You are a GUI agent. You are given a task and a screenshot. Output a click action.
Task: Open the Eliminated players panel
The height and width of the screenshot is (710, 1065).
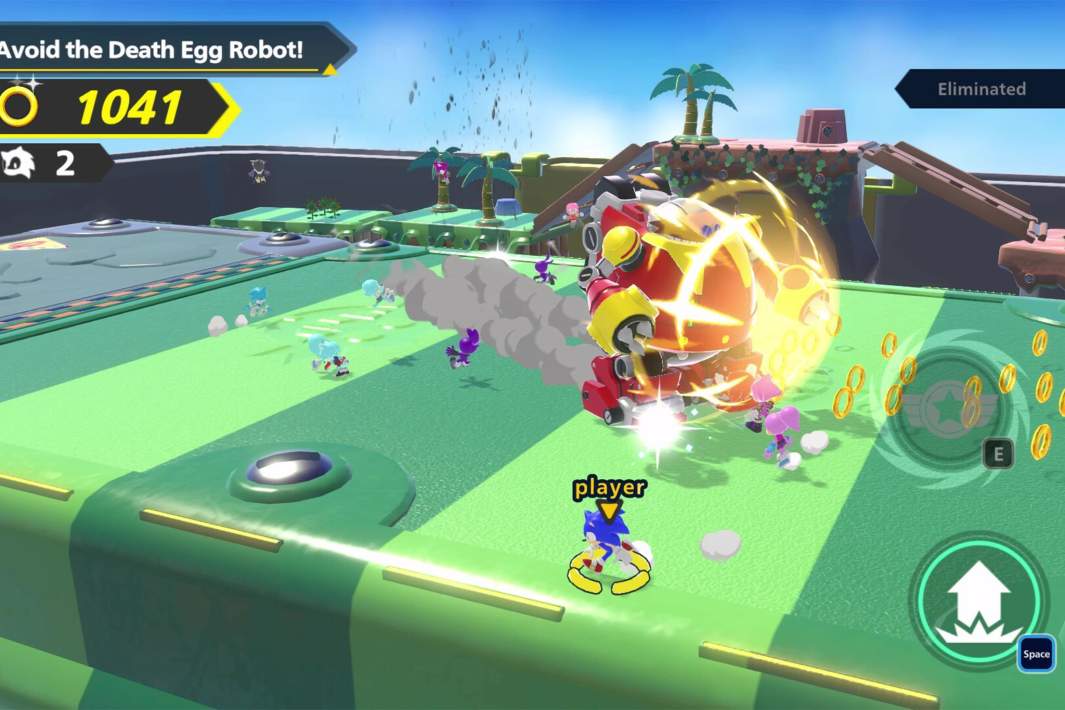(981, 89)
